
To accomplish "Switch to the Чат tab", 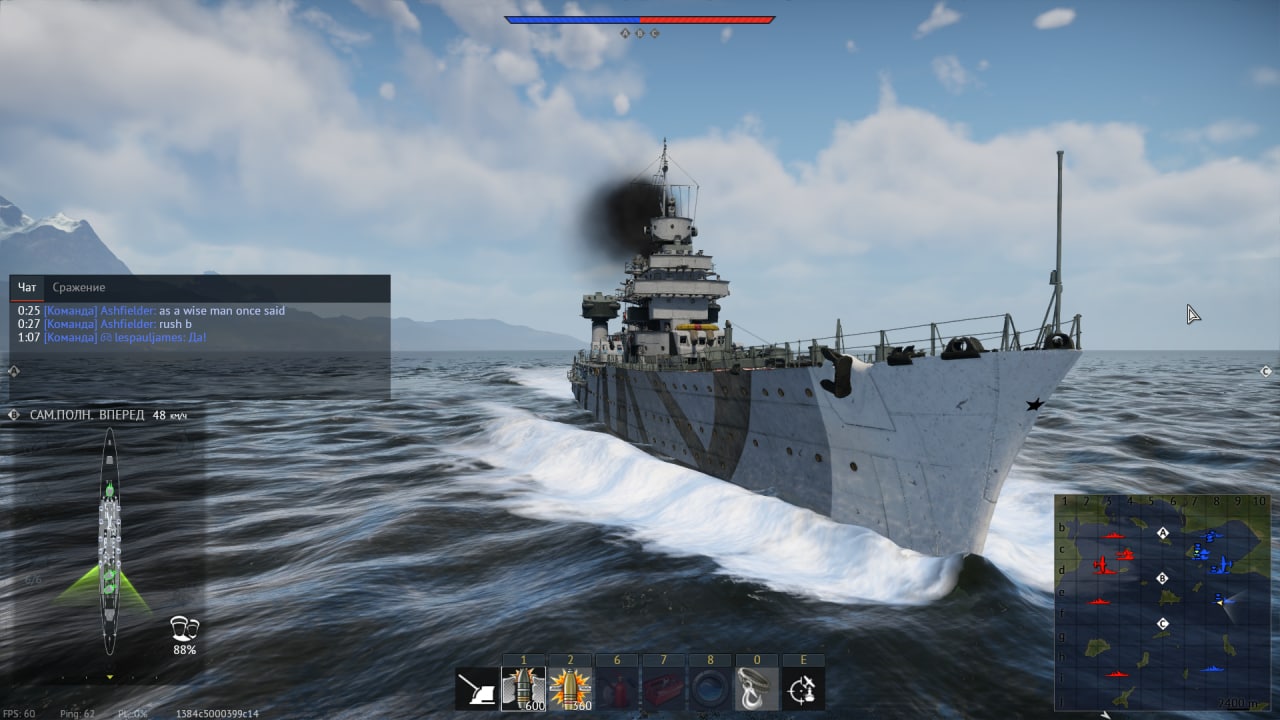I will tap(27, 288).
